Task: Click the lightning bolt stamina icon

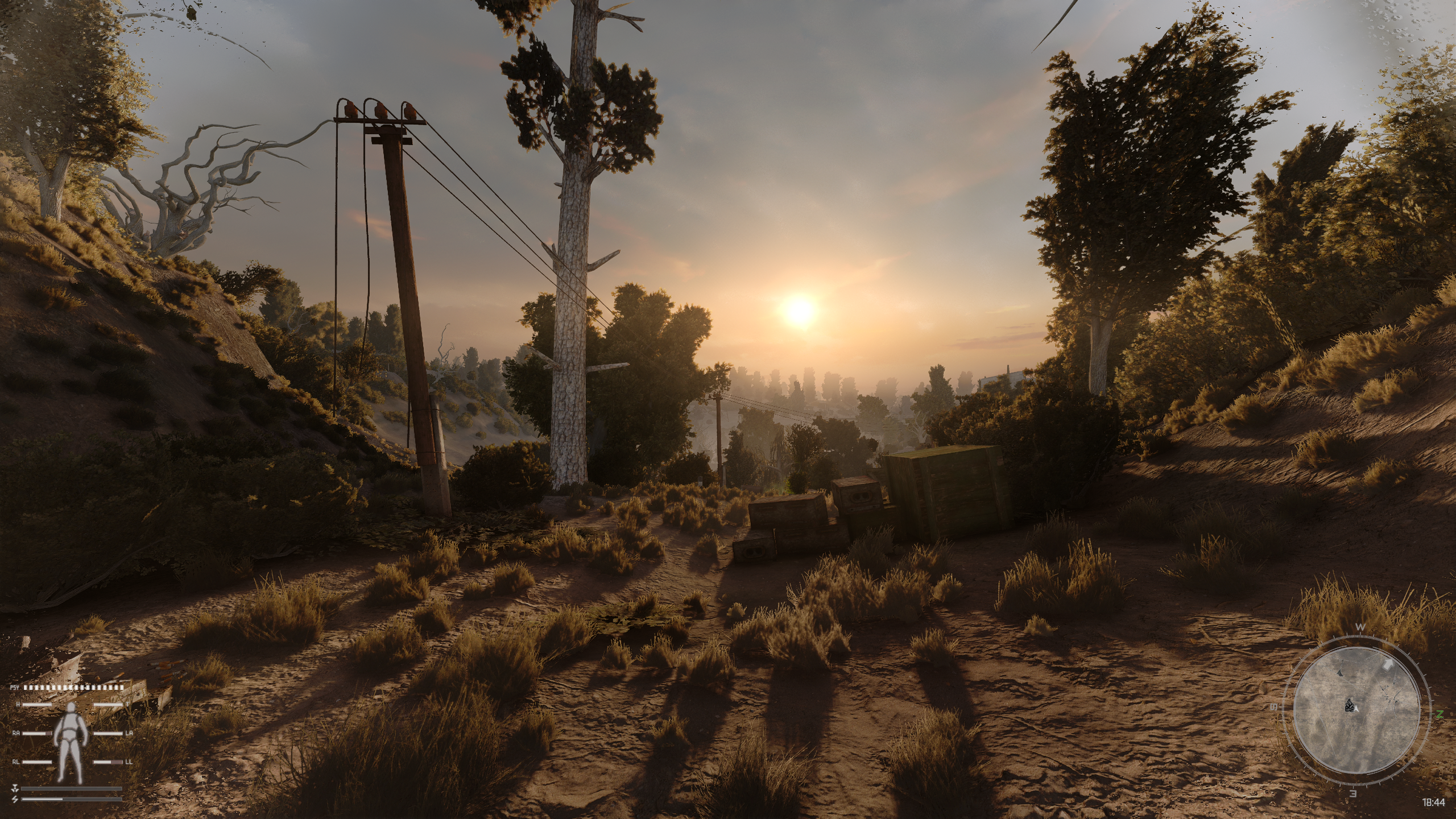Action: pyautogui.click(x=15, y=799)
